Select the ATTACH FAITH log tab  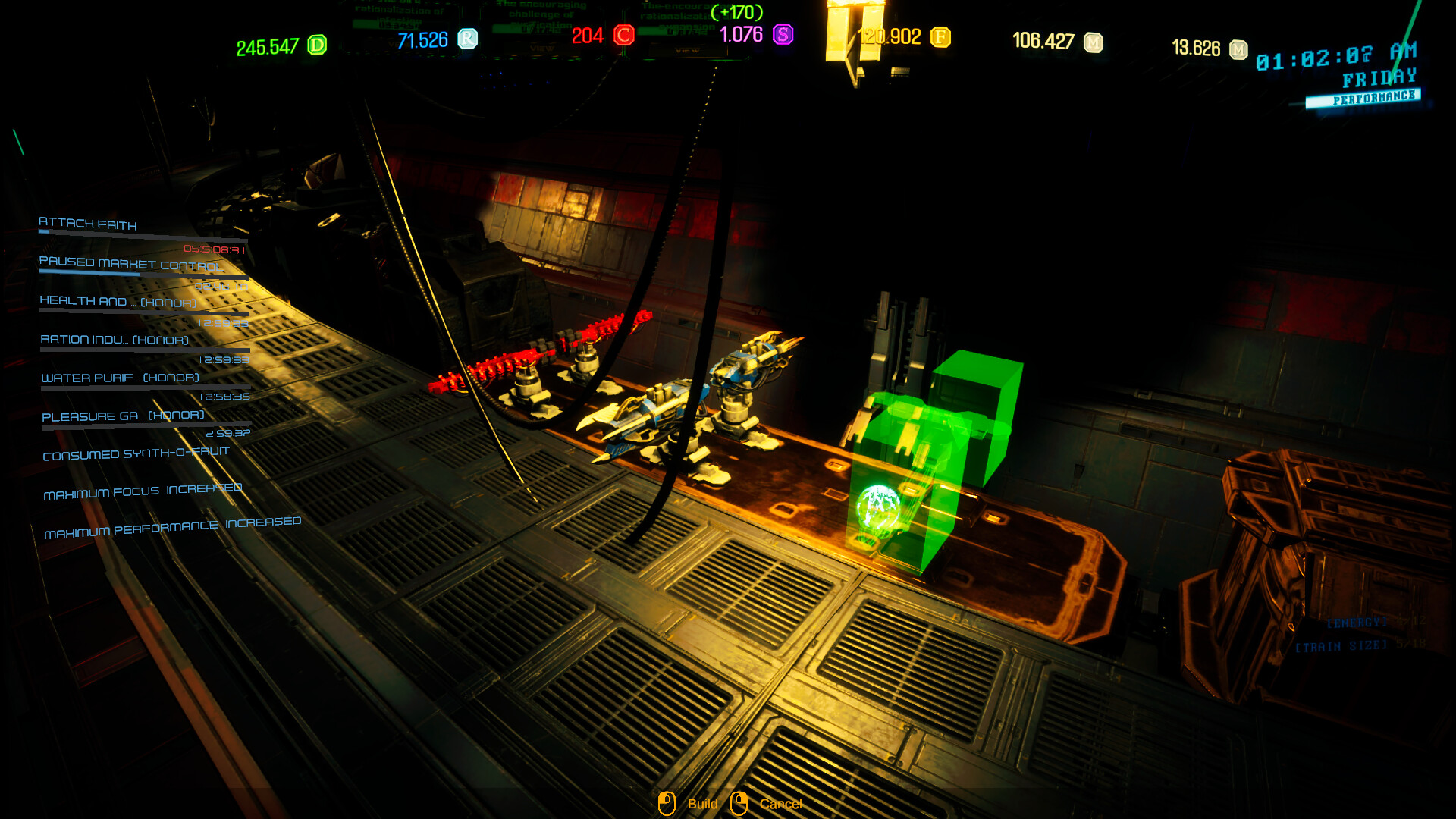(88, 225)
